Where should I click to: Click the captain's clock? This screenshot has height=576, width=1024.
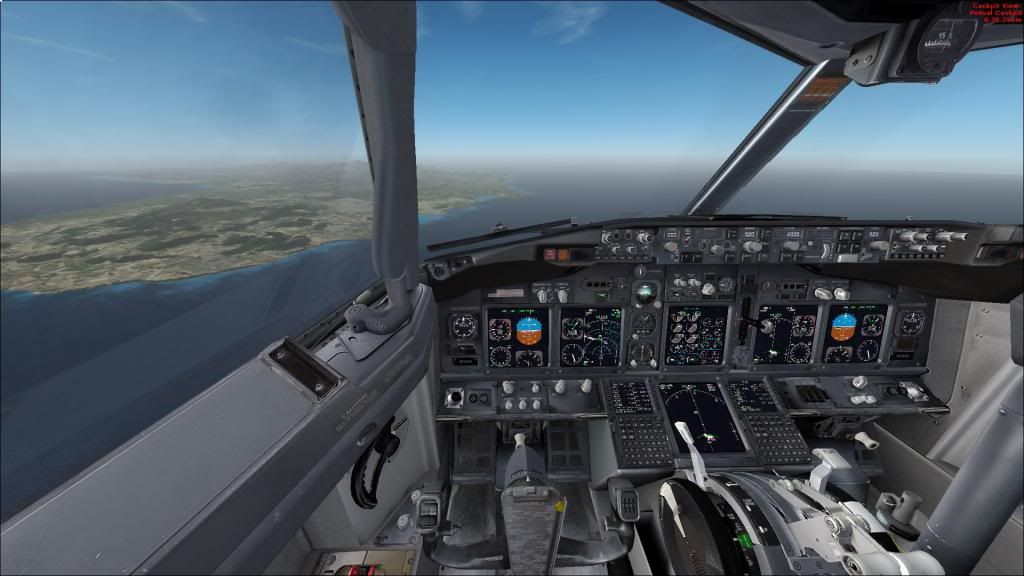click(463, 327)
